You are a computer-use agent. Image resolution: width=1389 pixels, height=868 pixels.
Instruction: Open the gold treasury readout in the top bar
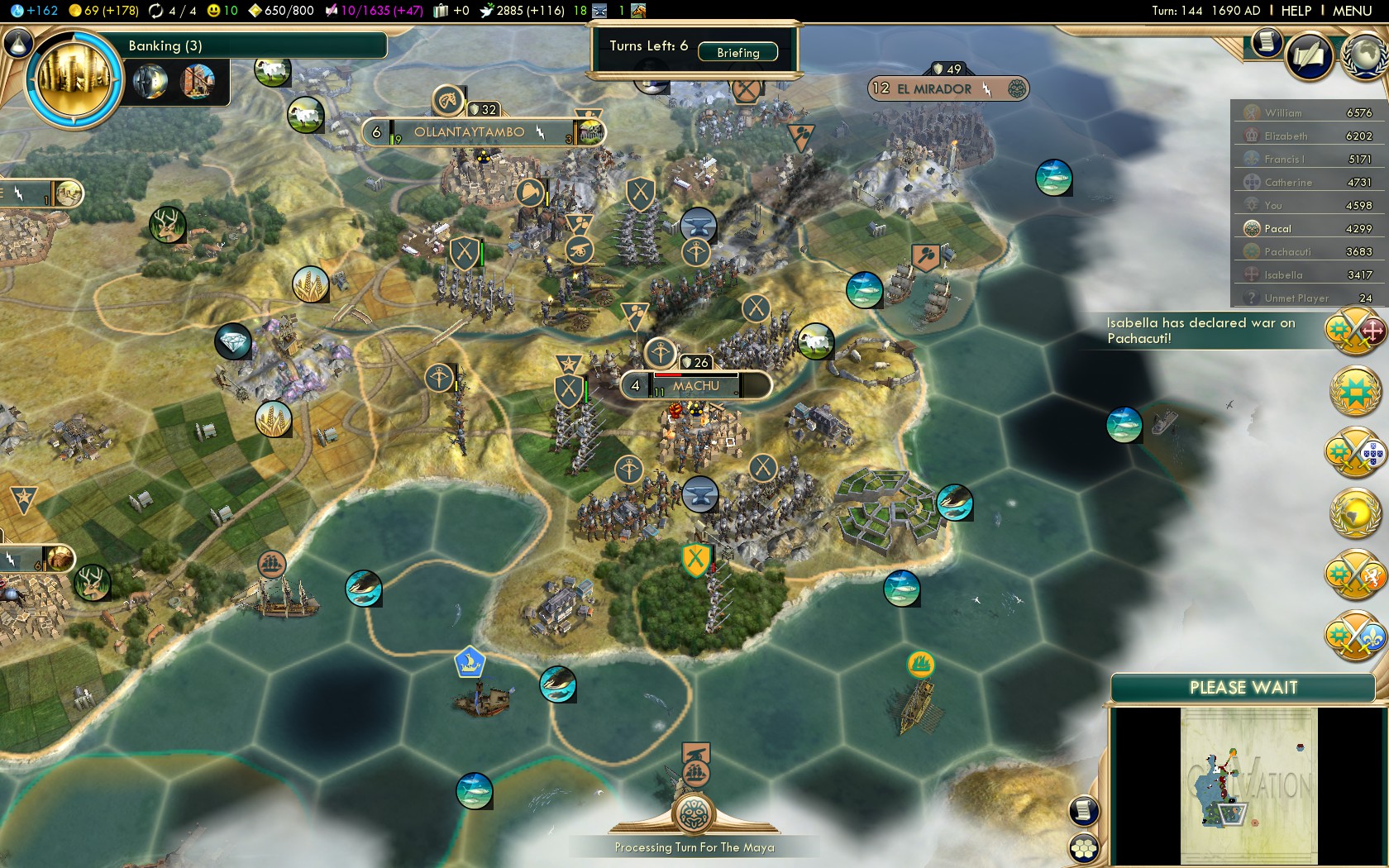click(x=103, y=11)
